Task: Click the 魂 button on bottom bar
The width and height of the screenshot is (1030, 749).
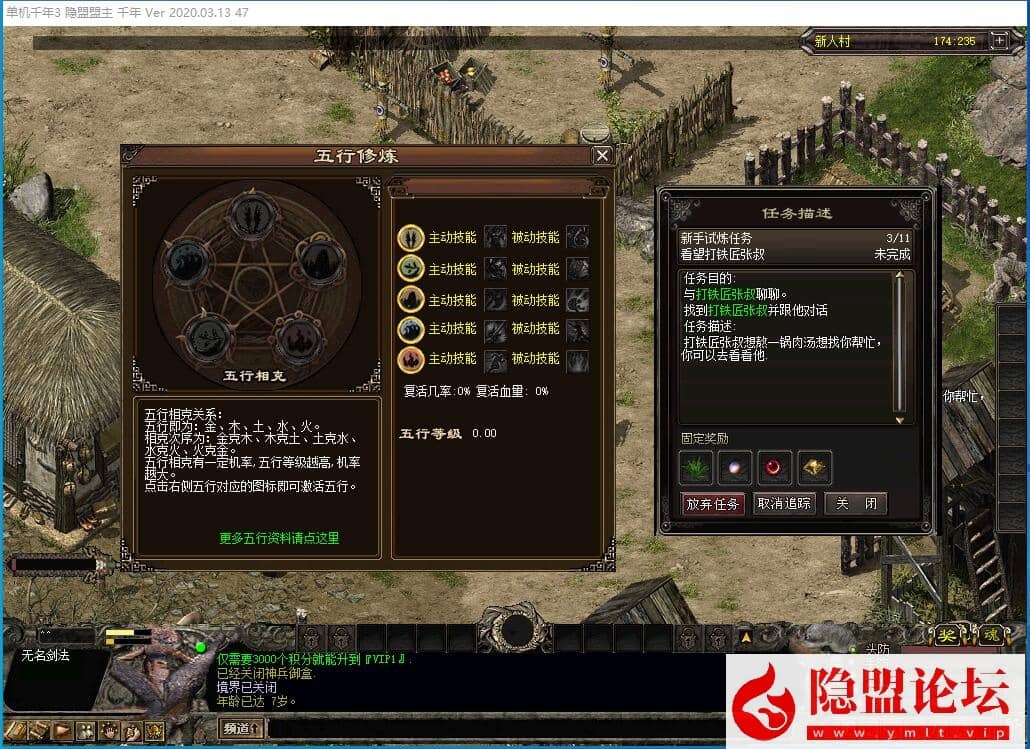Action: pyautogui.click(x=991, y=635)
